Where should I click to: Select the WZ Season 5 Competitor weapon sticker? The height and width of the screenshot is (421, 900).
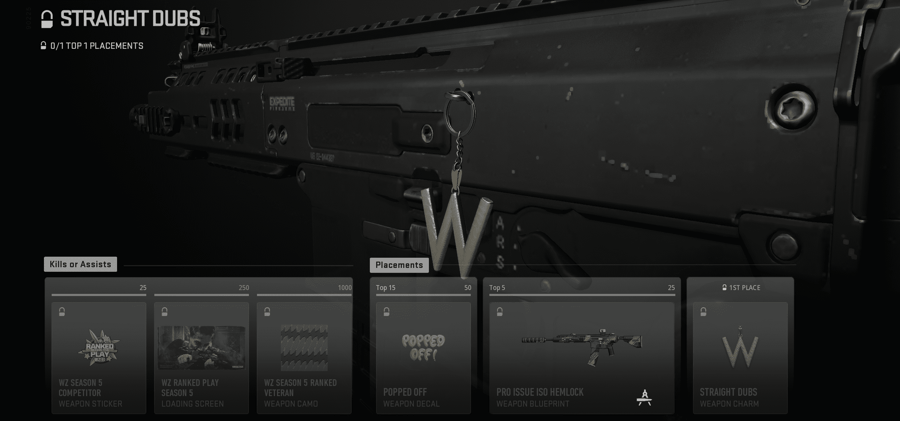click(x=98, y=355)
